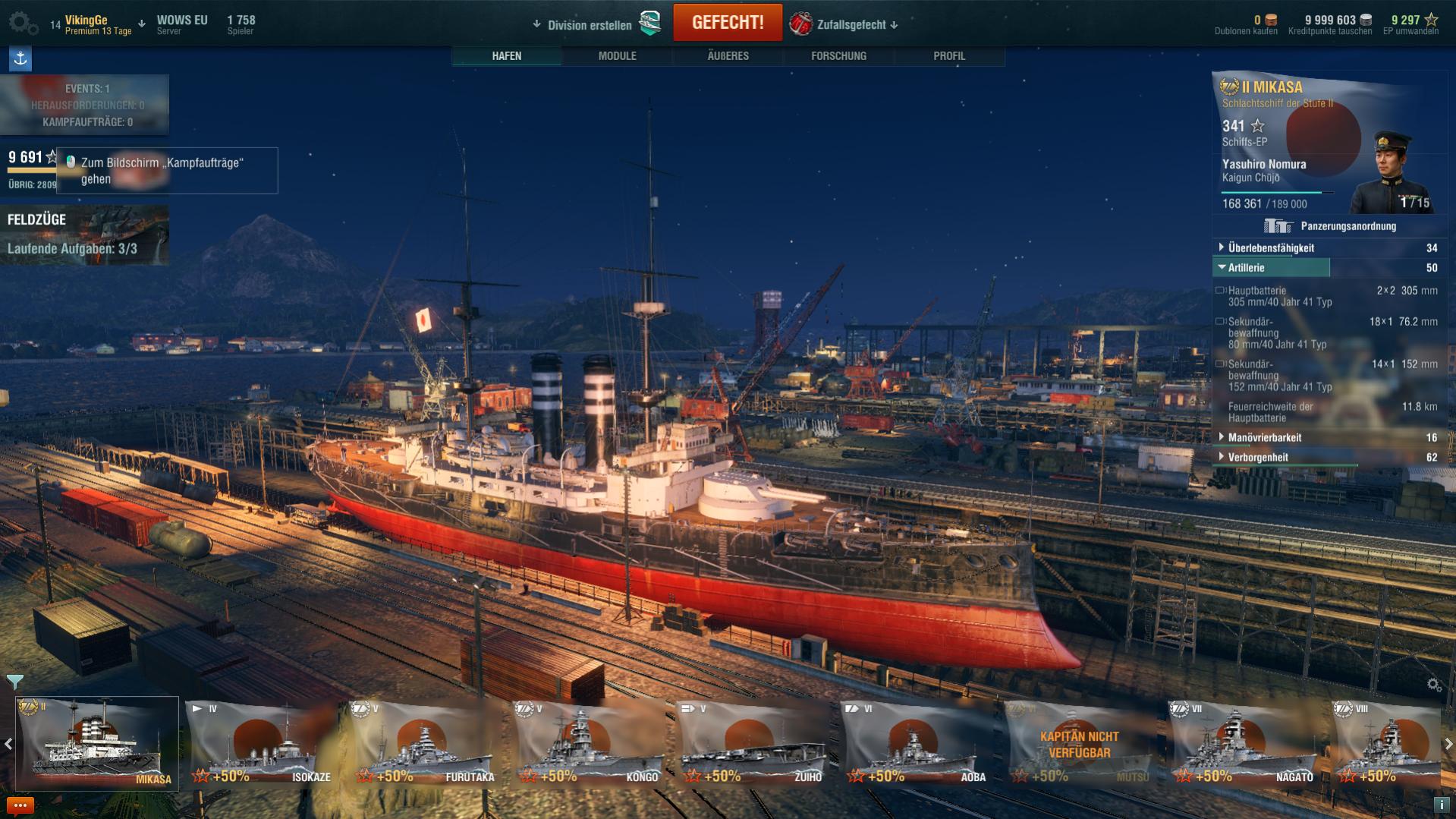Expand the Manövrierbarkeit stats section
The width and height of the screenshot is (1456, 819).
point(1264,437)
